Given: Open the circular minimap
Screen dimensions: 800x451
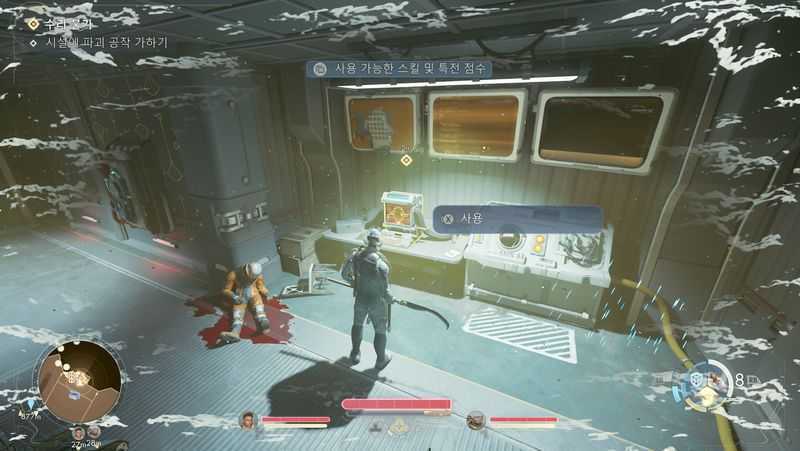Looking at the screenshot, I should [x=80, y=379].
